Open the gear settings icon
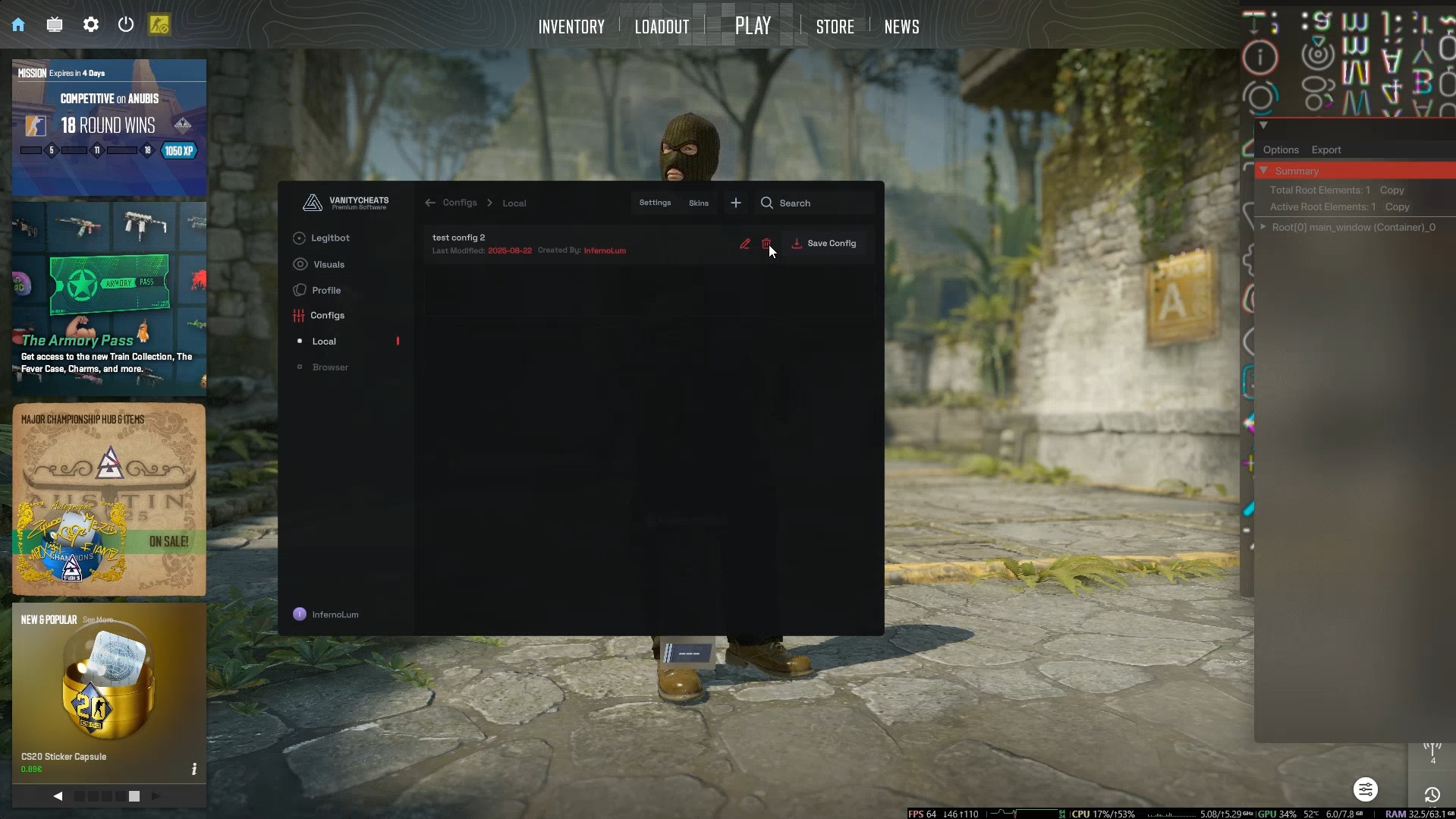1456x819 pixels. pos(91,25)
